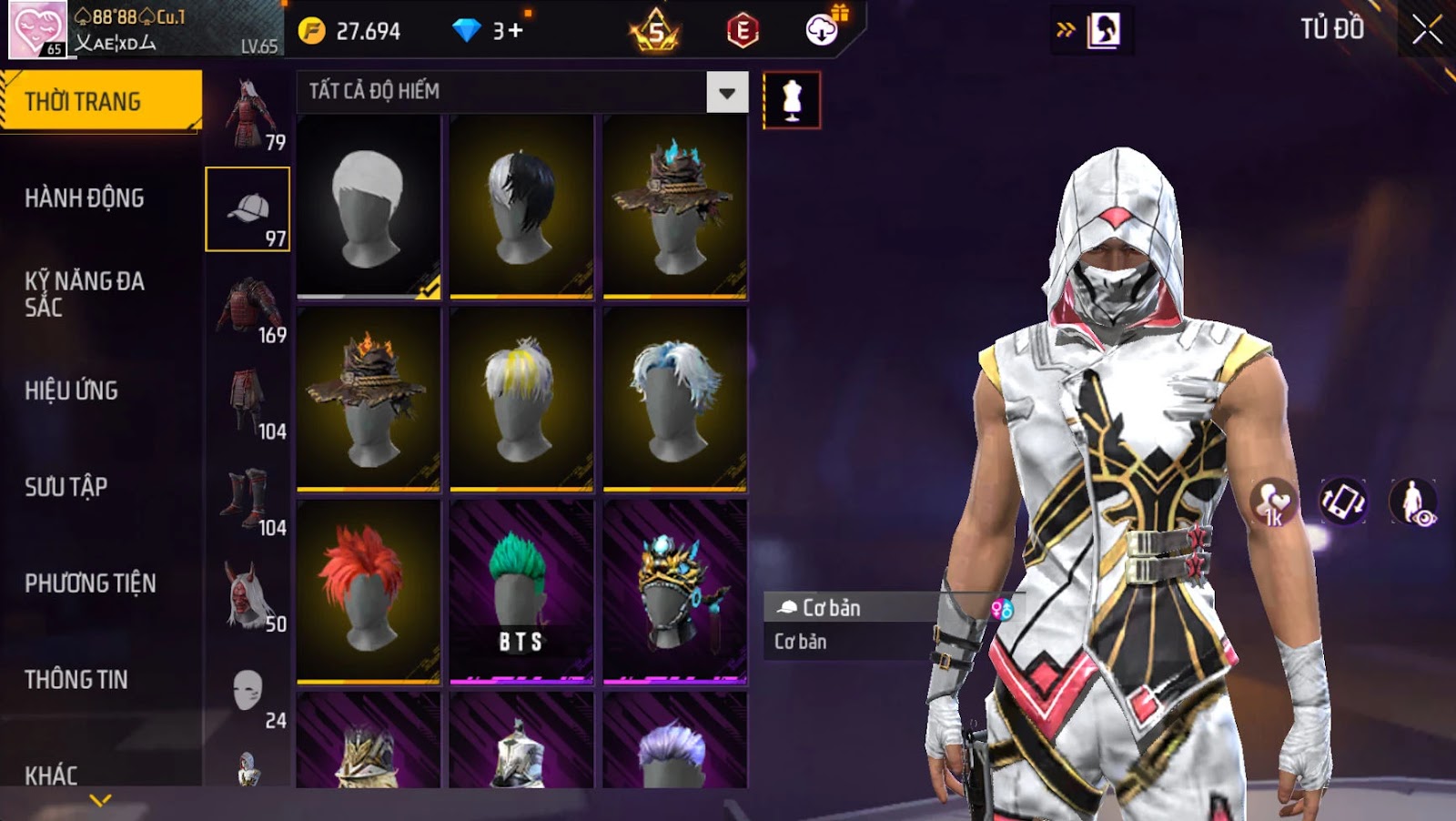This screenshot has height=821, width=1456.
Task: Choose the half white half black hair
Action: (x=521, y=207)
